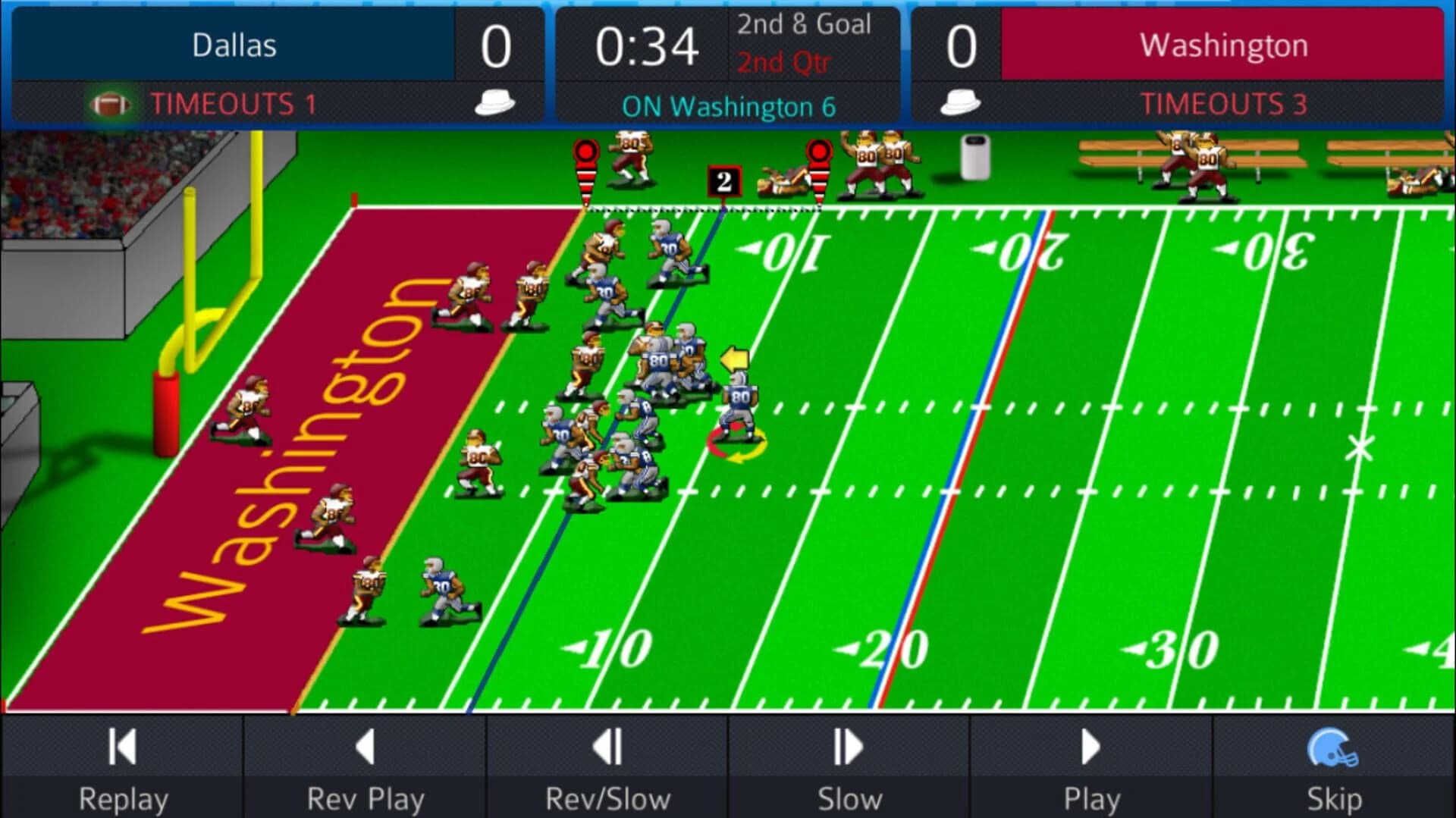Click the TIMEOUTS 3 label for Washington
Viewport: 1456px width, 818px height.
pos(1222,103)
